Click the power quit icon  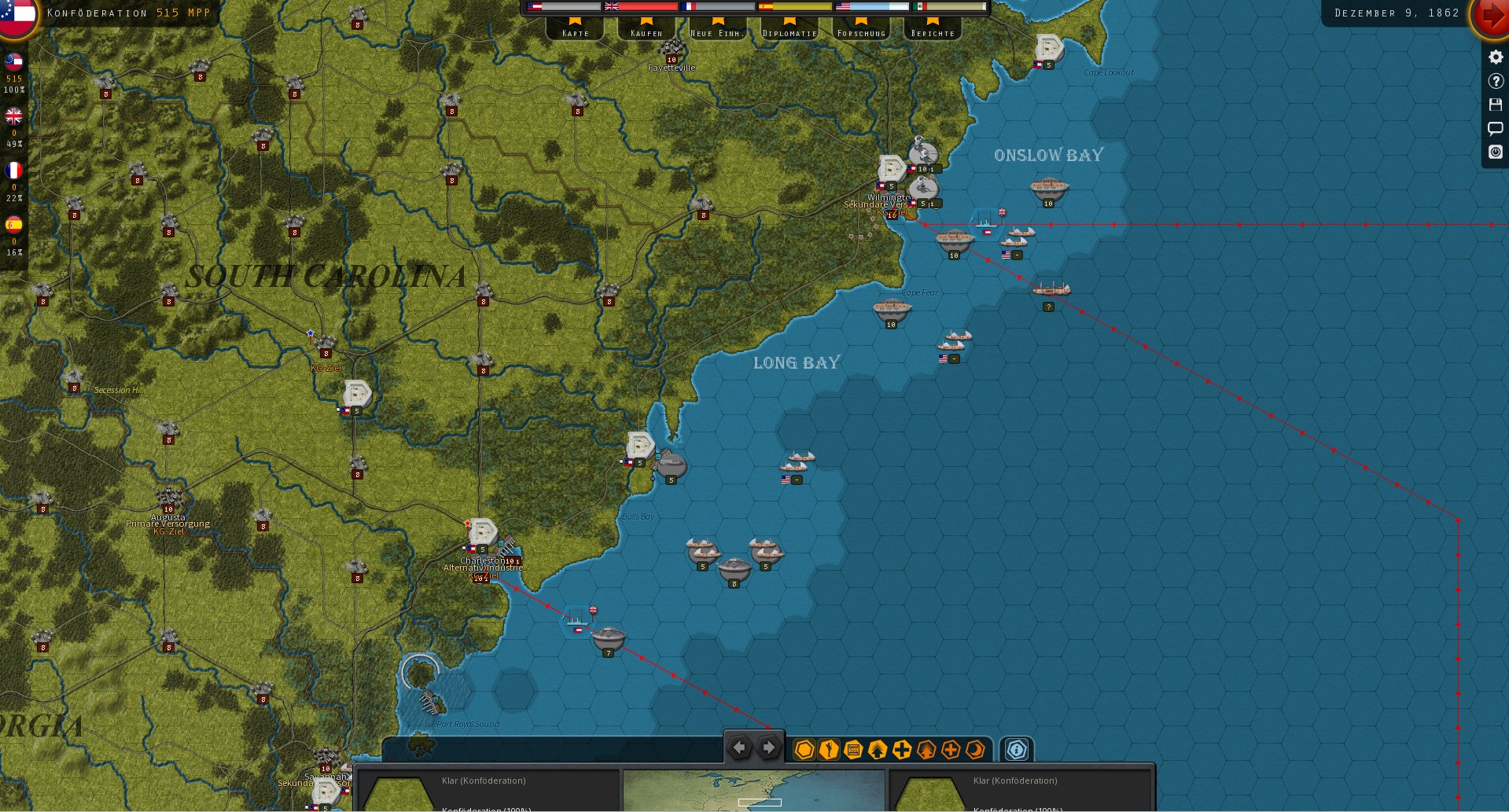coord(1496,152)
